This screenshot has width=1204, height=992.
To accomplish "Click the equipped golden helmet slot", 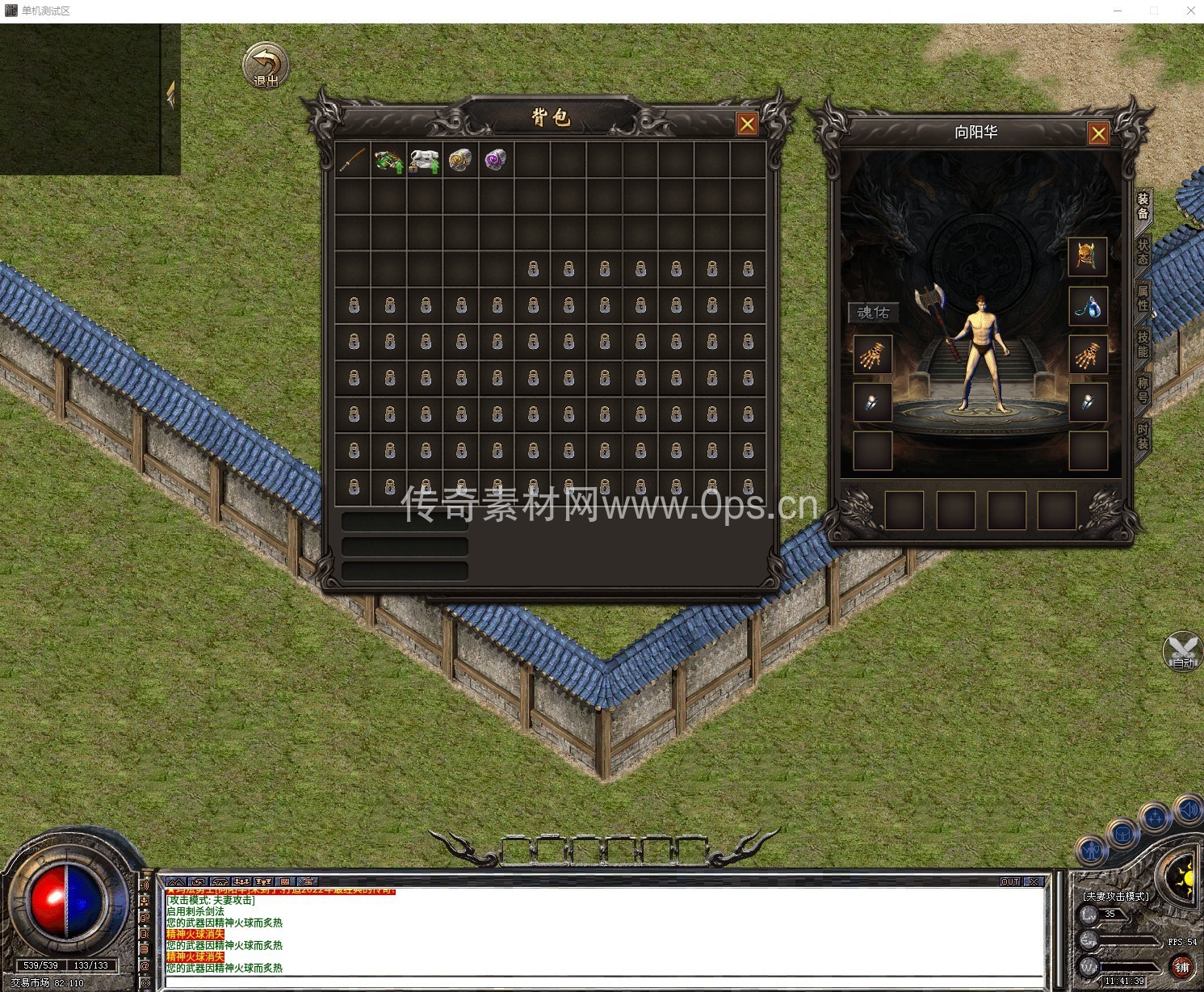I will click(x=1087, y=257).
